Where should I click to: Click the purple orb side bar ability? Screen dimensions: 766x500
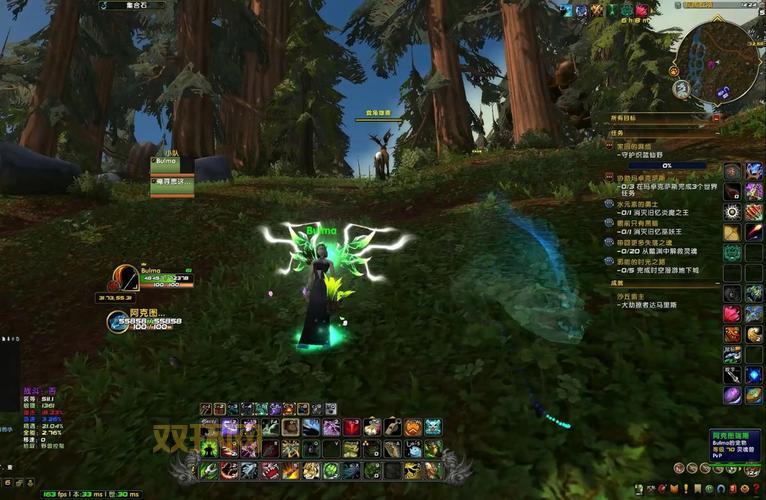point(732,395)
